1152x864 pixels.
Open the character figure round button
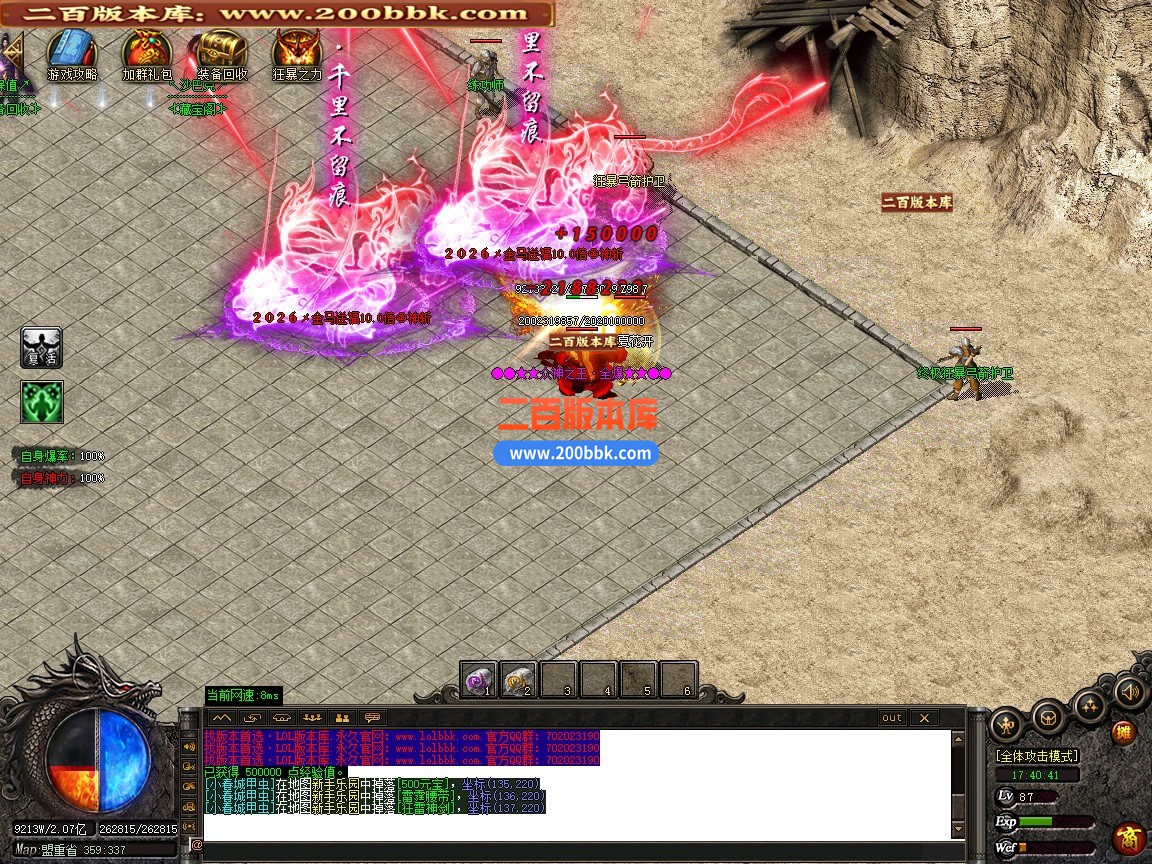(1006, 724)
